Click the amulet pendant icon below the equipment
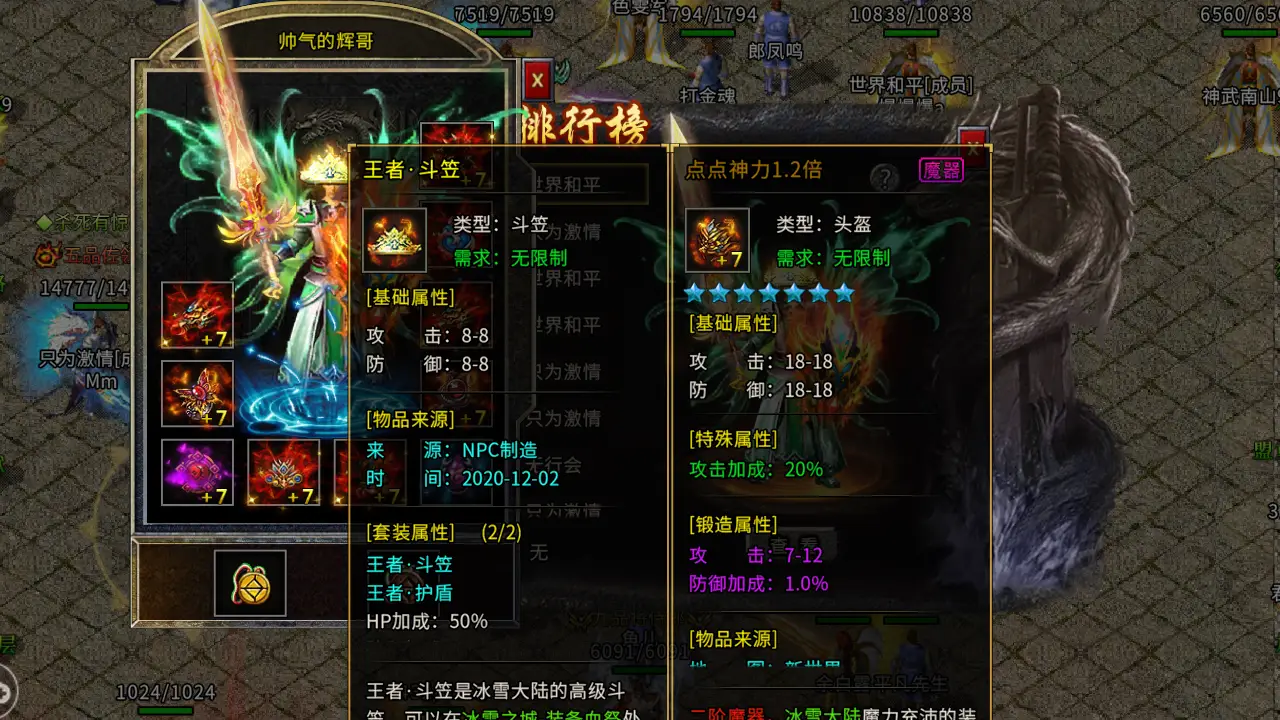This screenshot has height=720, width=1280. click(x=248, y=583)
